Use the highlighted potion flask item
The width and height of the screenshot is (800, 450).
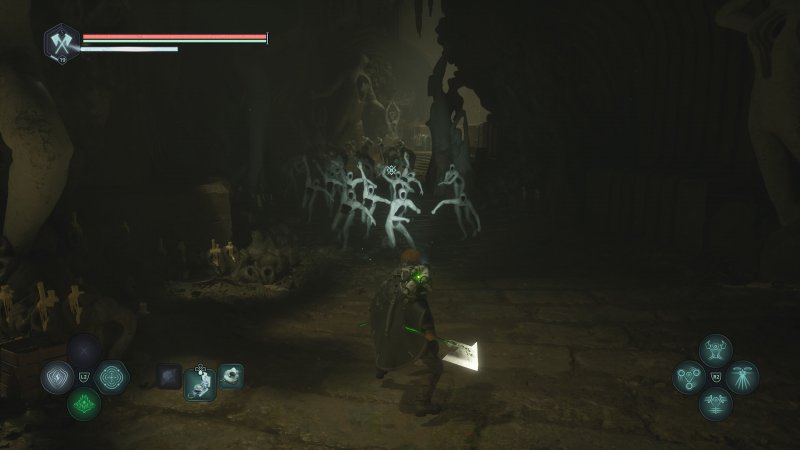click(201, 381)
